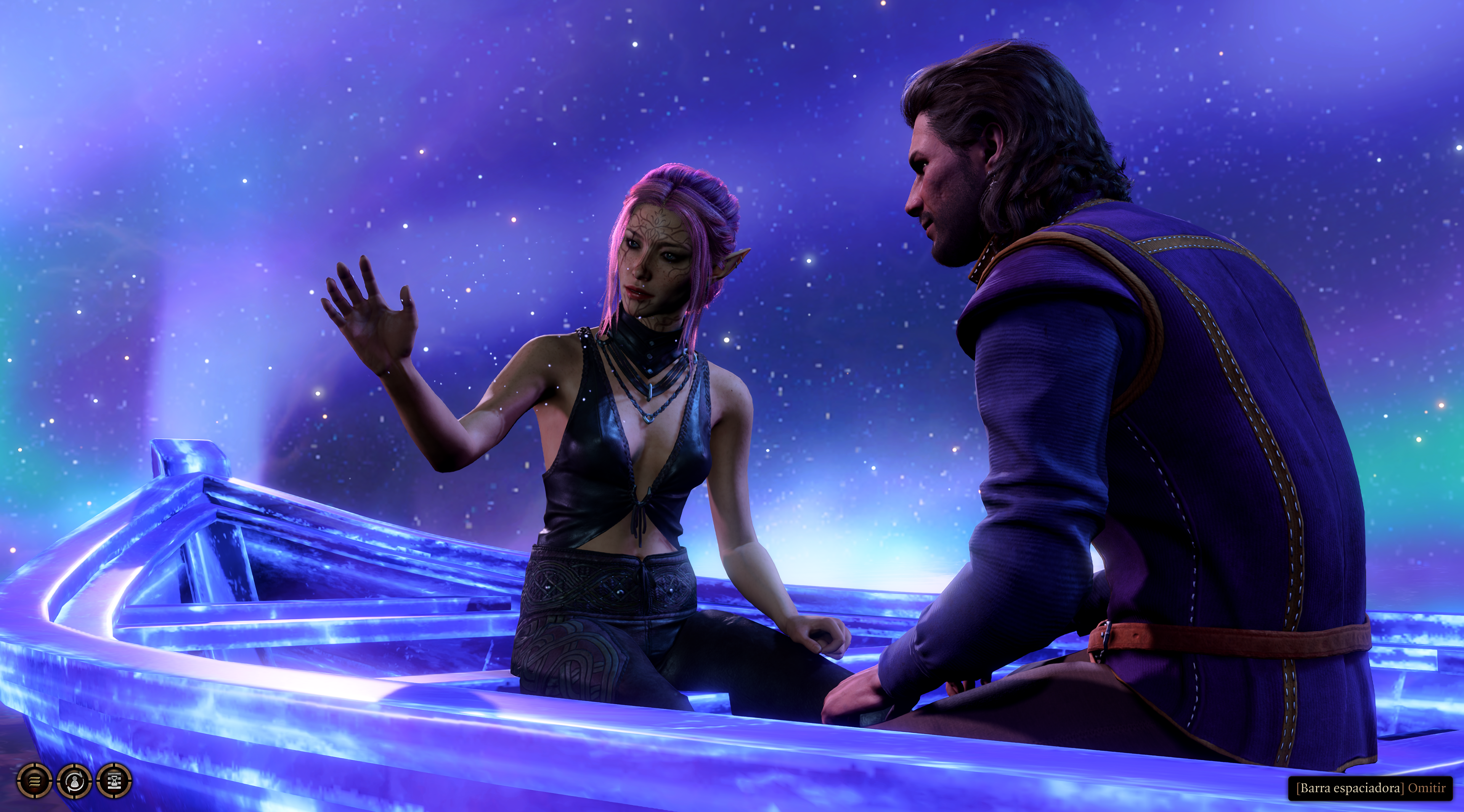Open the three-bar menu icon
Image resolution: width=1464 pixels, height=812 pixels.
[34, 782]
